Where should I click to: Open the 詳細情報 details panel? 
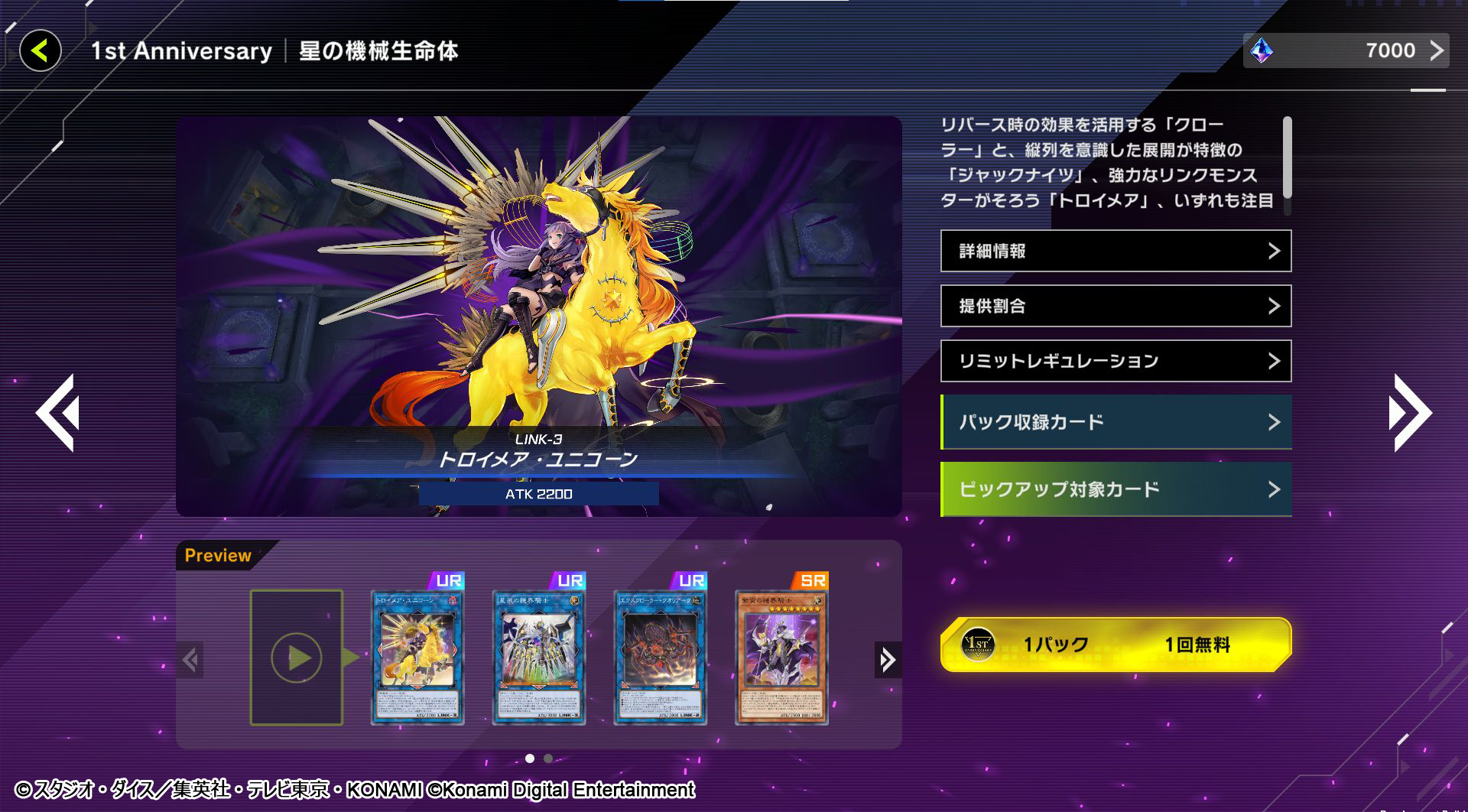tap(1115, 251)
